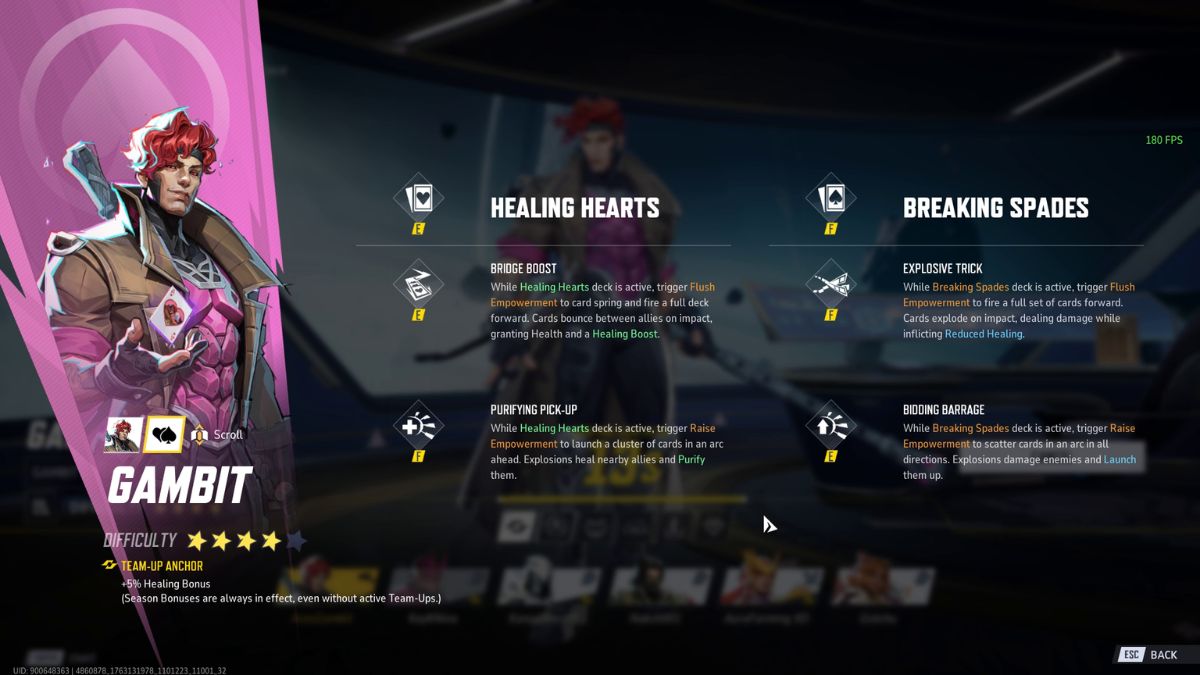1200x675 pixels.
Task: View the Bridge Boost ability icon
Action: click(x=419, y=284)
